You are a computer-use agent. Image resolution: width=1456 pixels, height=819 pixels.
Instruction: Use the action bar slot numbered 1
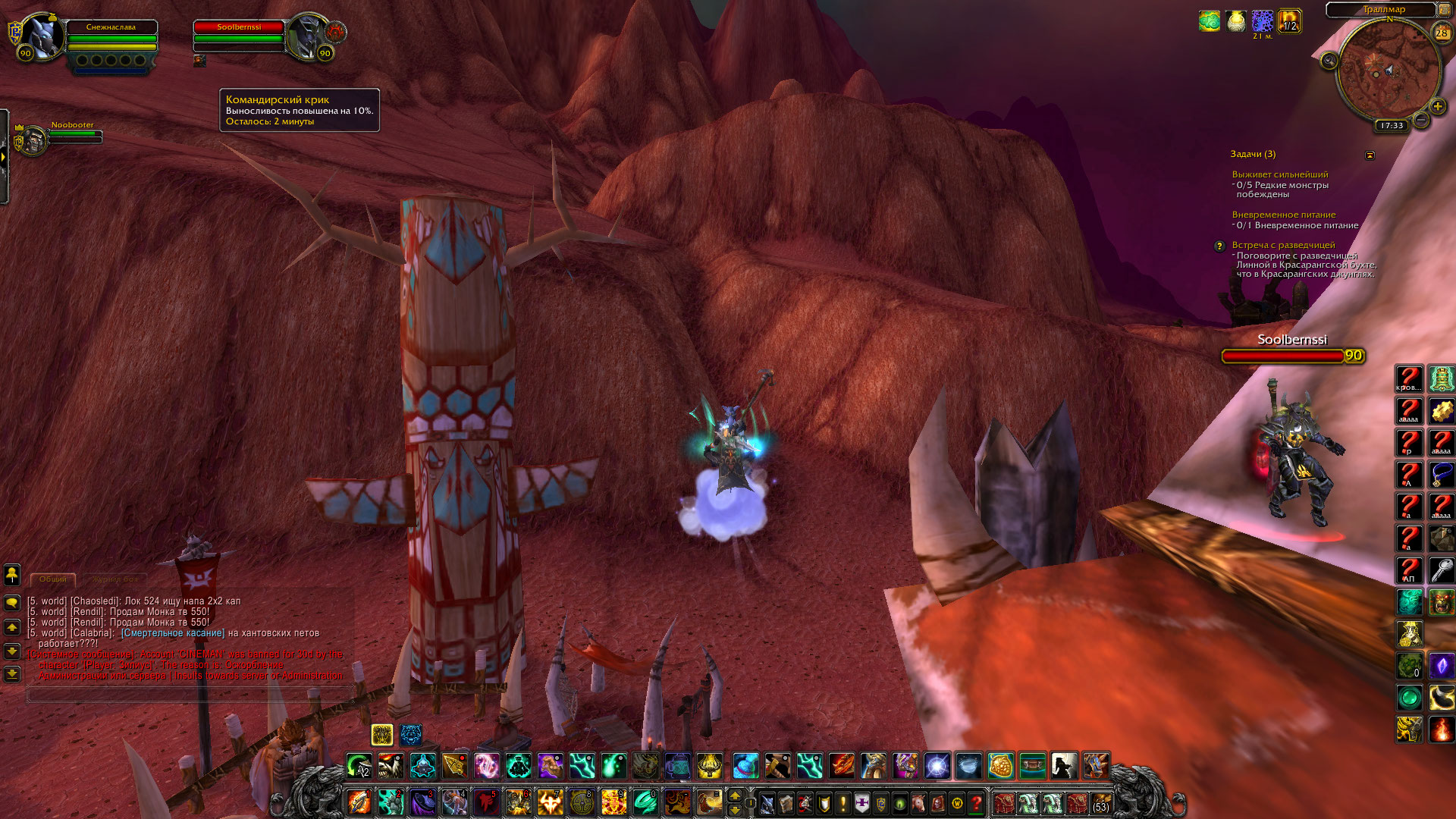(x=359, y=802)
